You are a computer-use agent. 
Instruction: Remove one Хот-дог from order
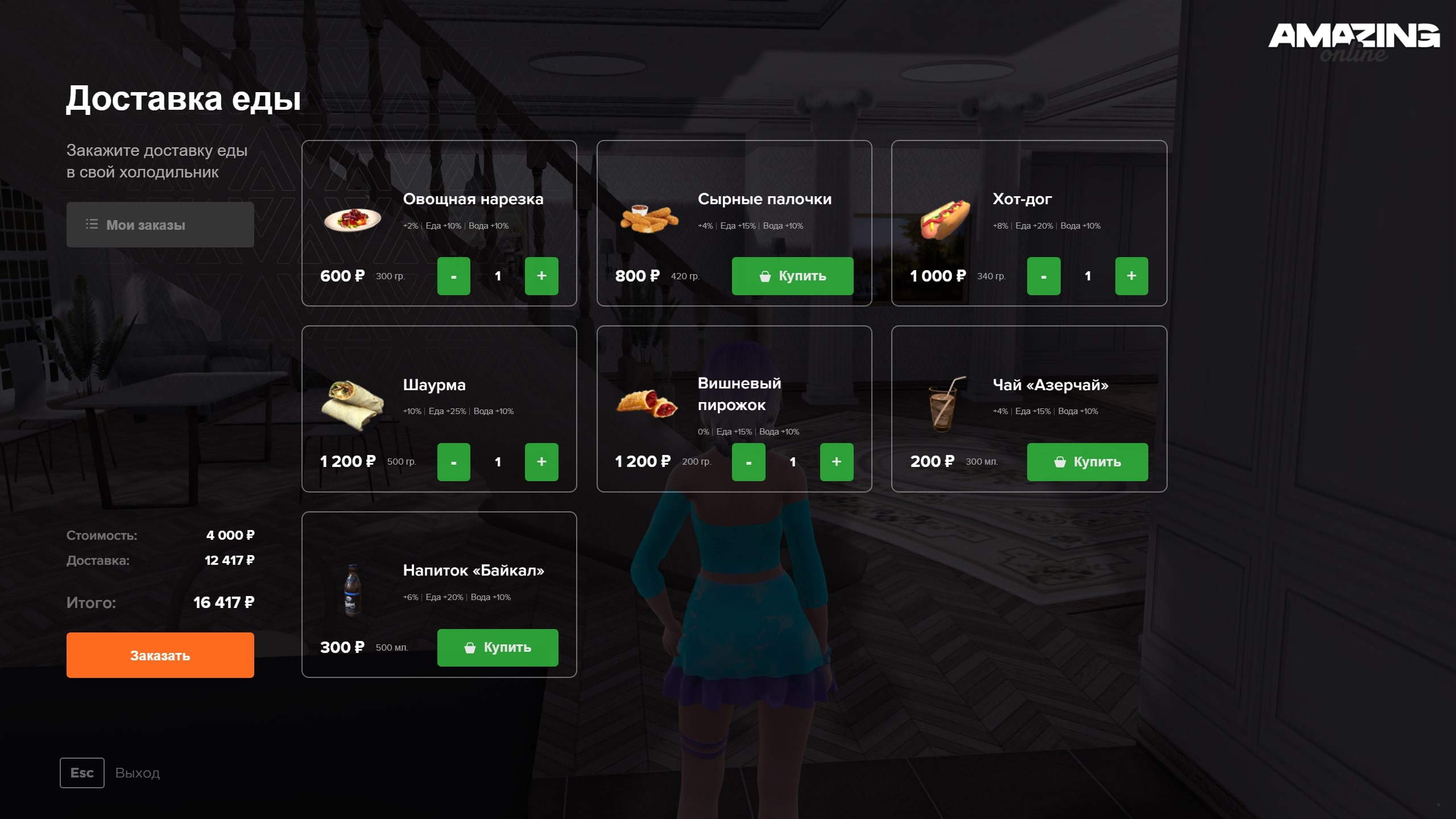1043,276
